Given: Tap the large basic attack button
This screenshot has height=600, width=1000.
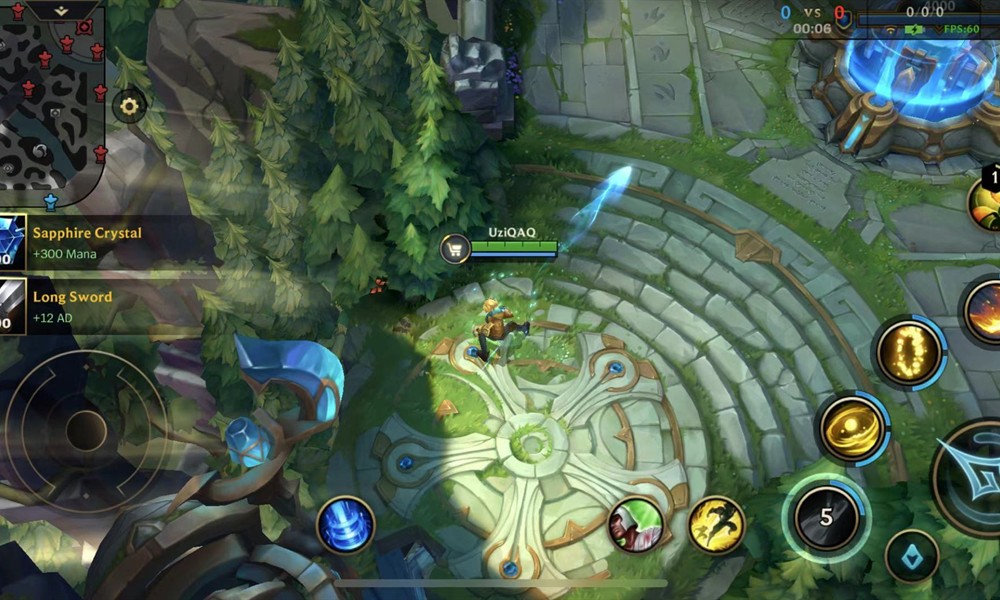Looking at the screenshot, I should tap(975, 478).
